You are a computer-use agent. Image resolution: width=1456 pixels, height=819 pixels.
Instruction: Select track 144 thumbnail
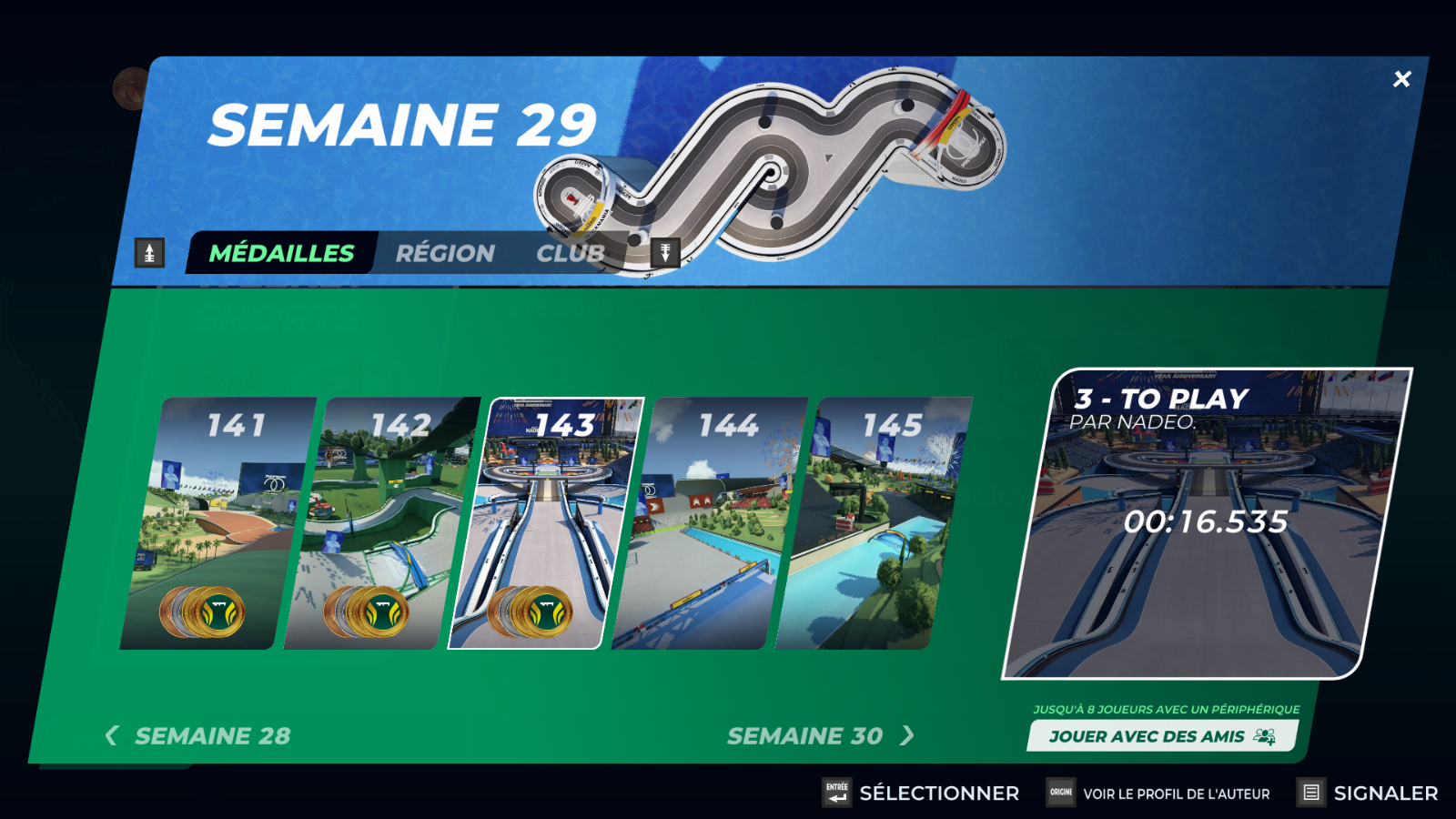710,523
